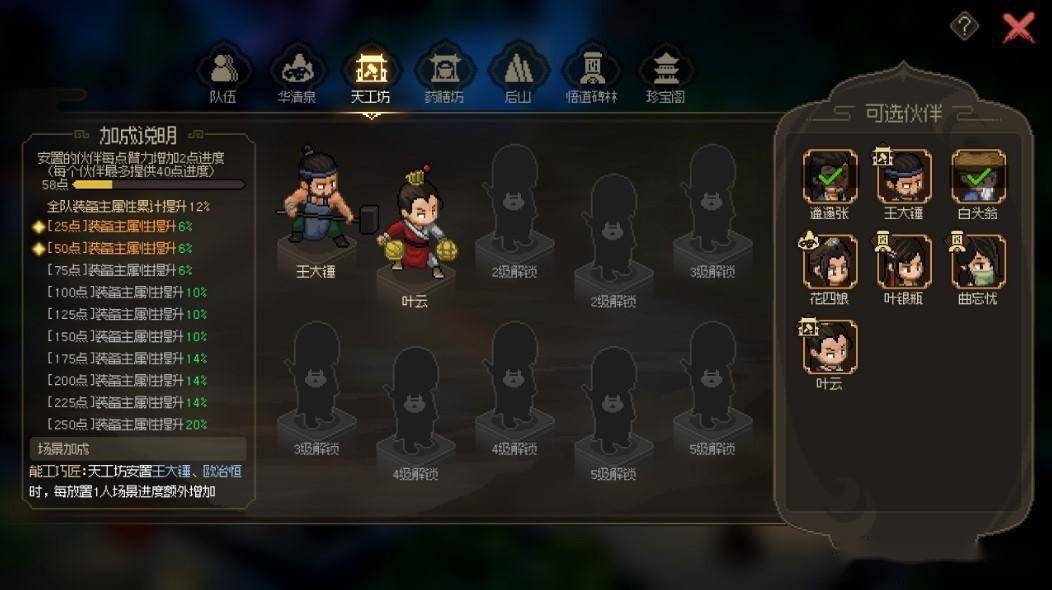Image resolution: width=1052 pixels, height=590 pixels.
Task: Pick the 白头翁 companion portrait
Action: 977,177
